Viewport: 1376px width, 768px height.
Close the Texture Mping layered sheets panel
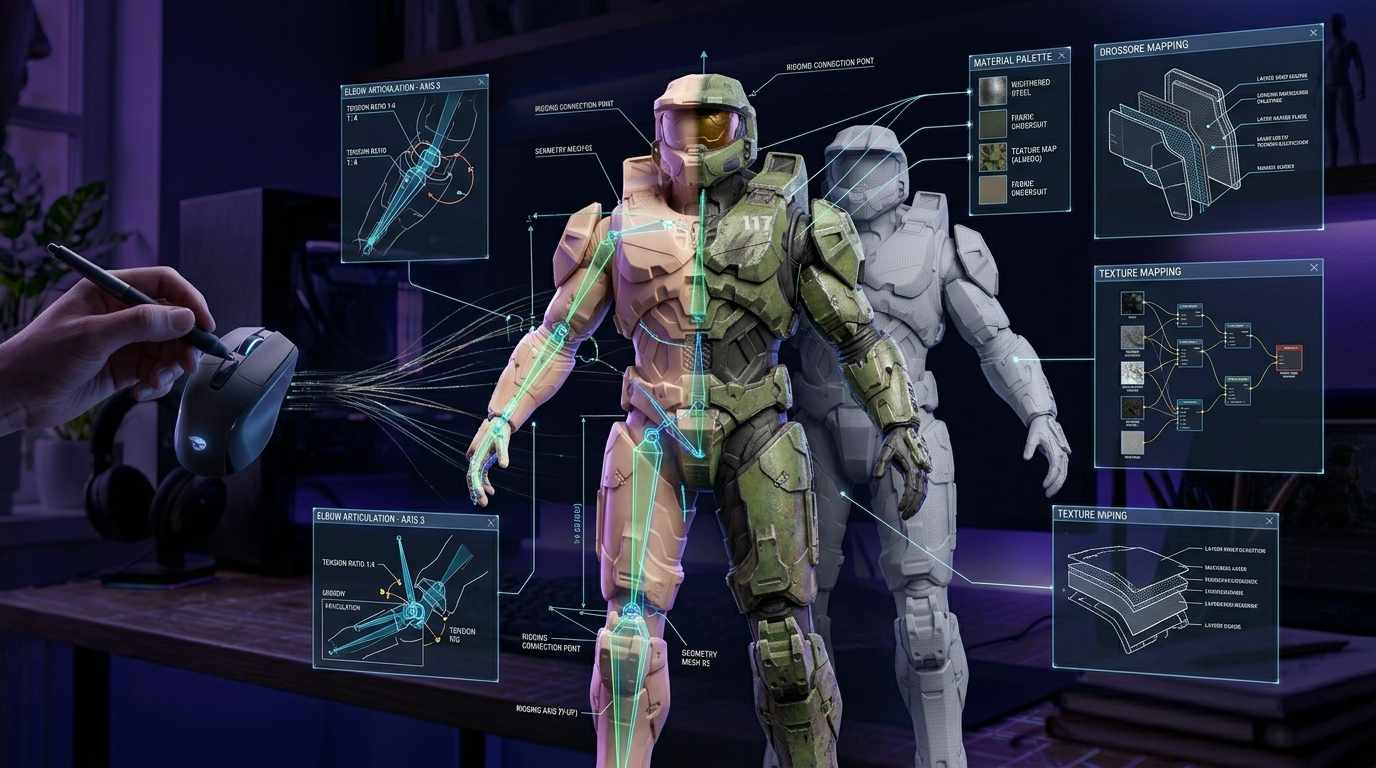(x=1267, y=521)
